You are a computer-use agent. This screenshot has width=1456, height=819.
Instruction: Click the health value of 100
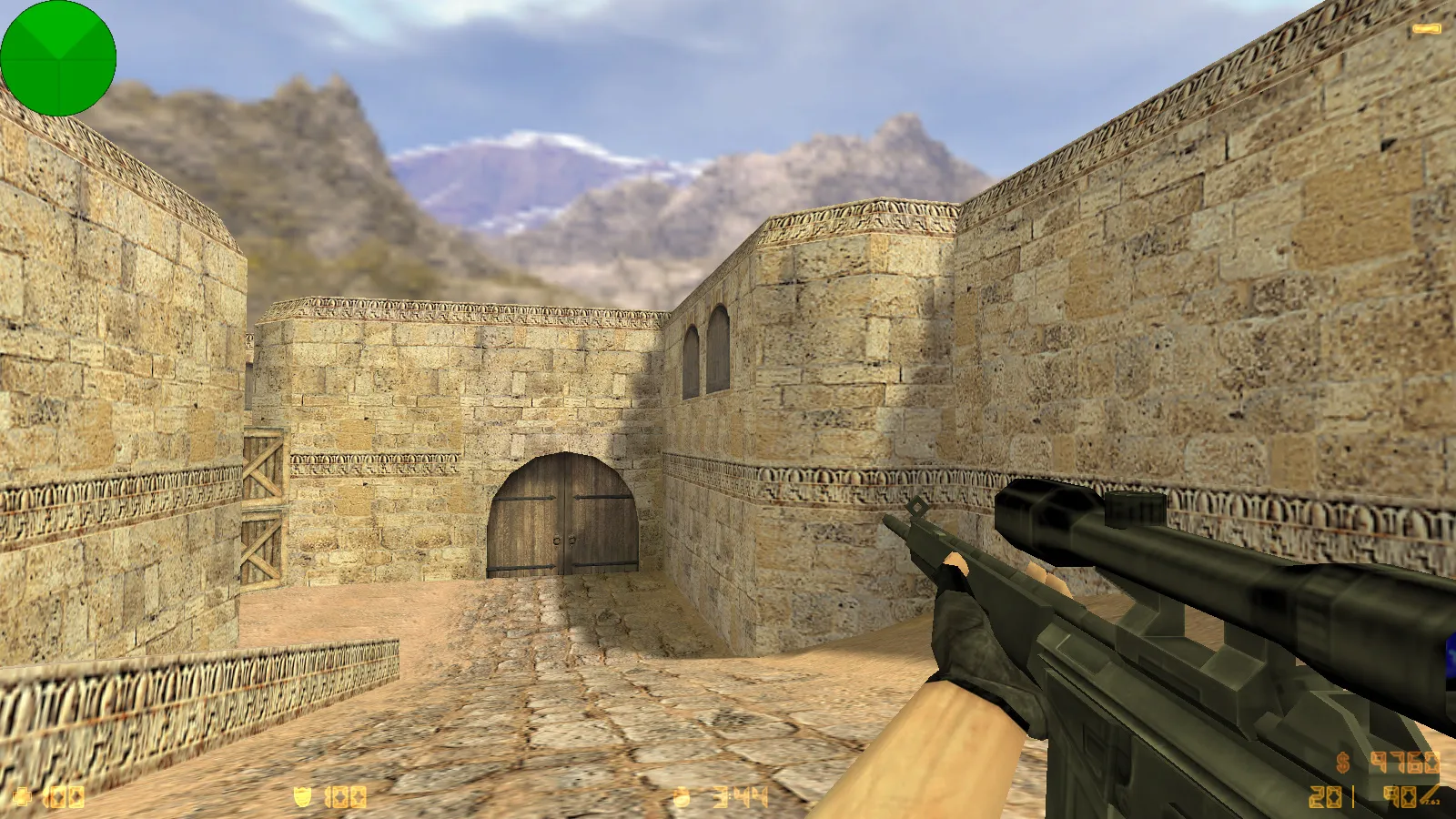(x=66, y=798)
